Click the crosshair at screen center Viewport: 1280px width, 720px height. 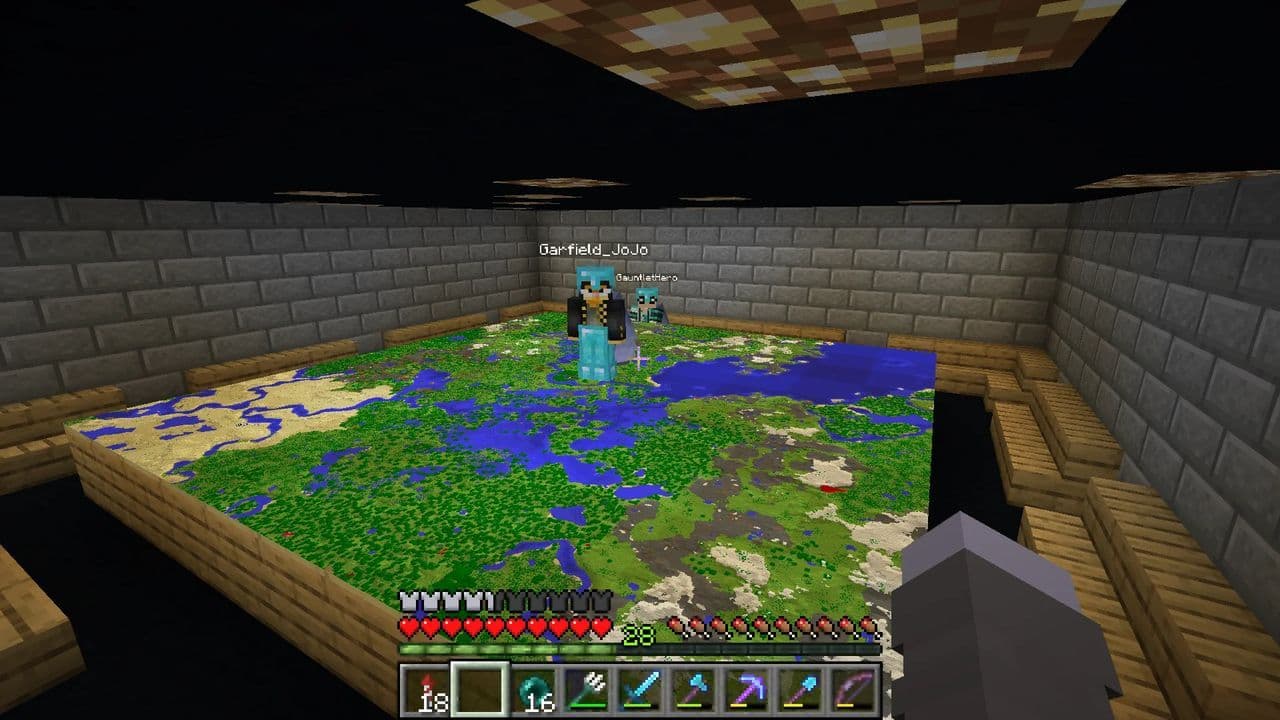point(640,360)
